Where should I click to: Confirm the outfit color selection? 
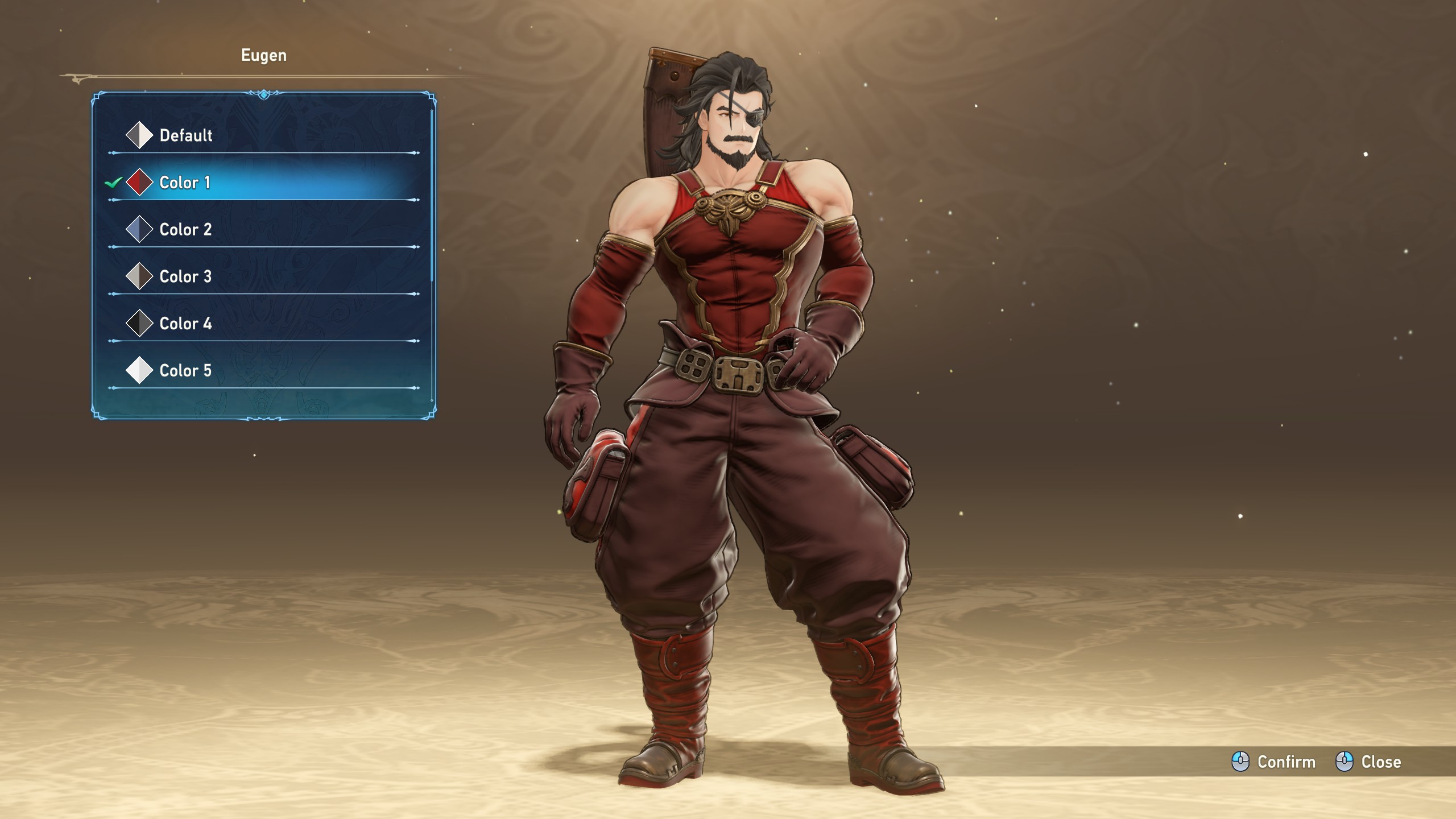(1274, 762)
